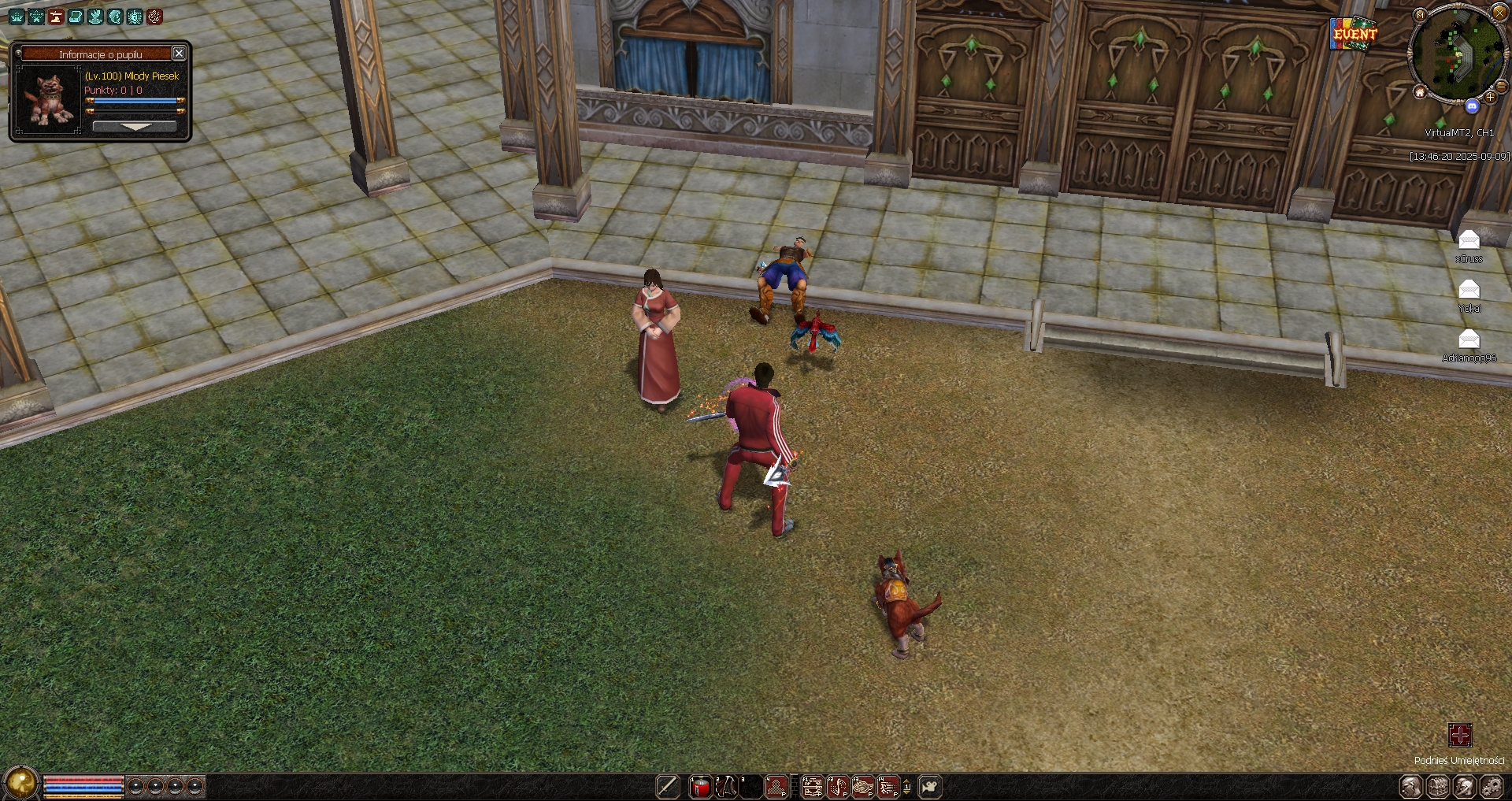Open the large map with M button

tap(1420, 15)
